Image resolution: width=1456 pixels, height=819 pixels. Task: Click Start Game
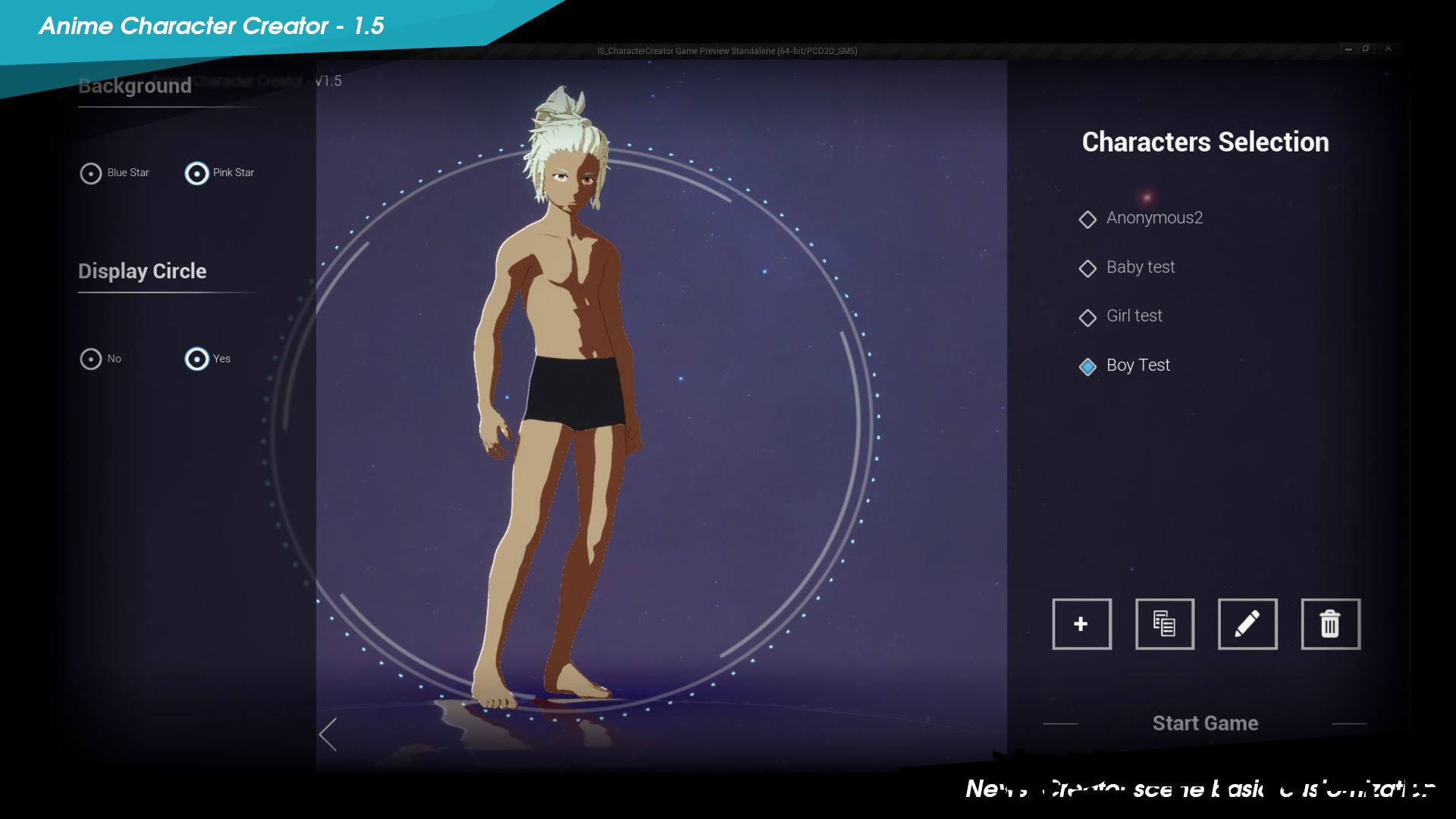1205,723
